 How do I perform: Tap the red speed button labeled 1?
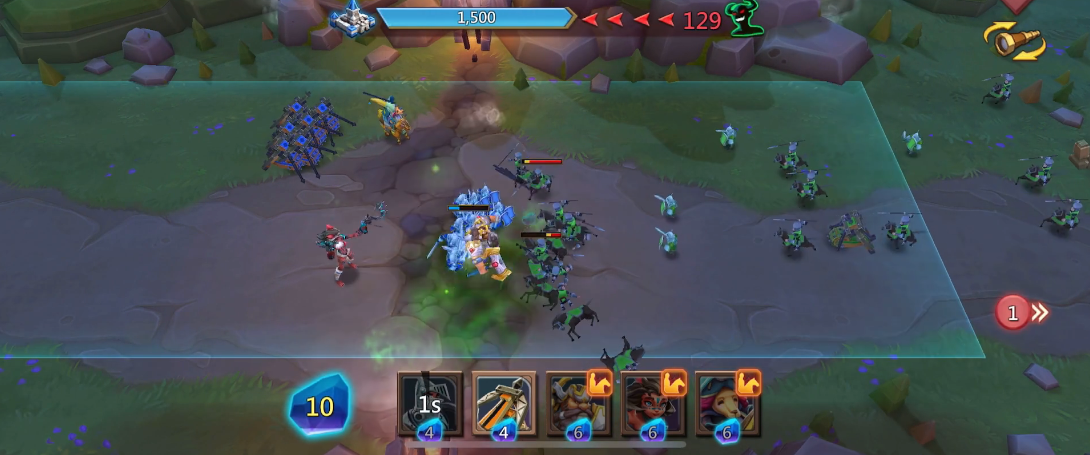click(x=1020, y=313)
